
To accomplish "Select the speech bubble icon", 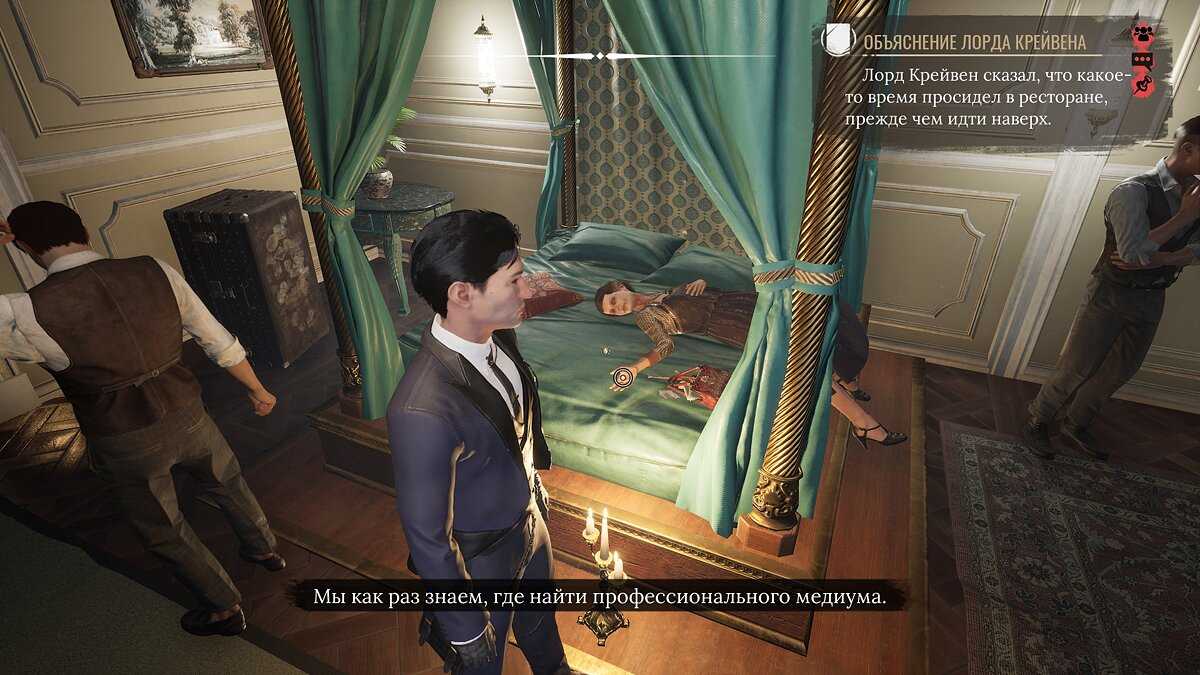I will point(1142,60).
